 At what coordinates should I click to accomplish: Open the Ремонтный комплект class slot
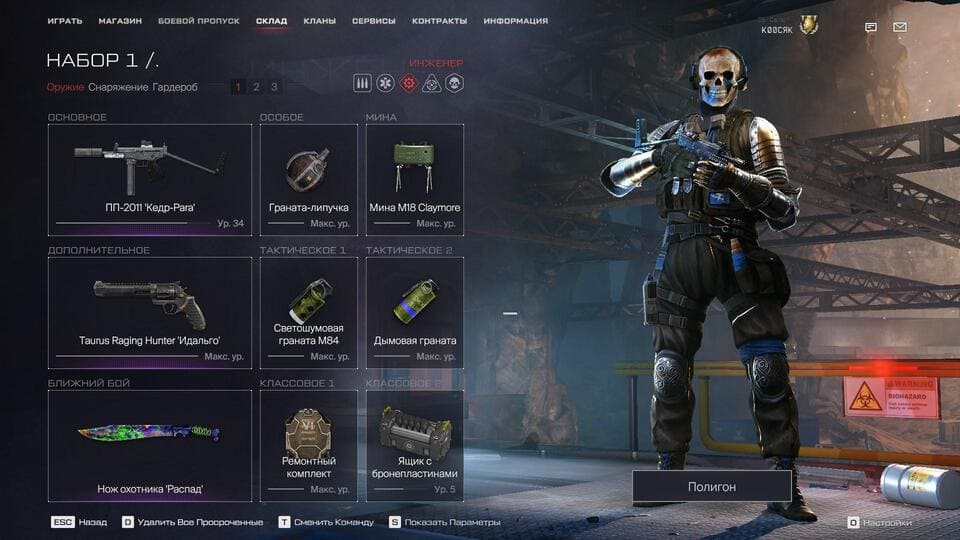308,445
